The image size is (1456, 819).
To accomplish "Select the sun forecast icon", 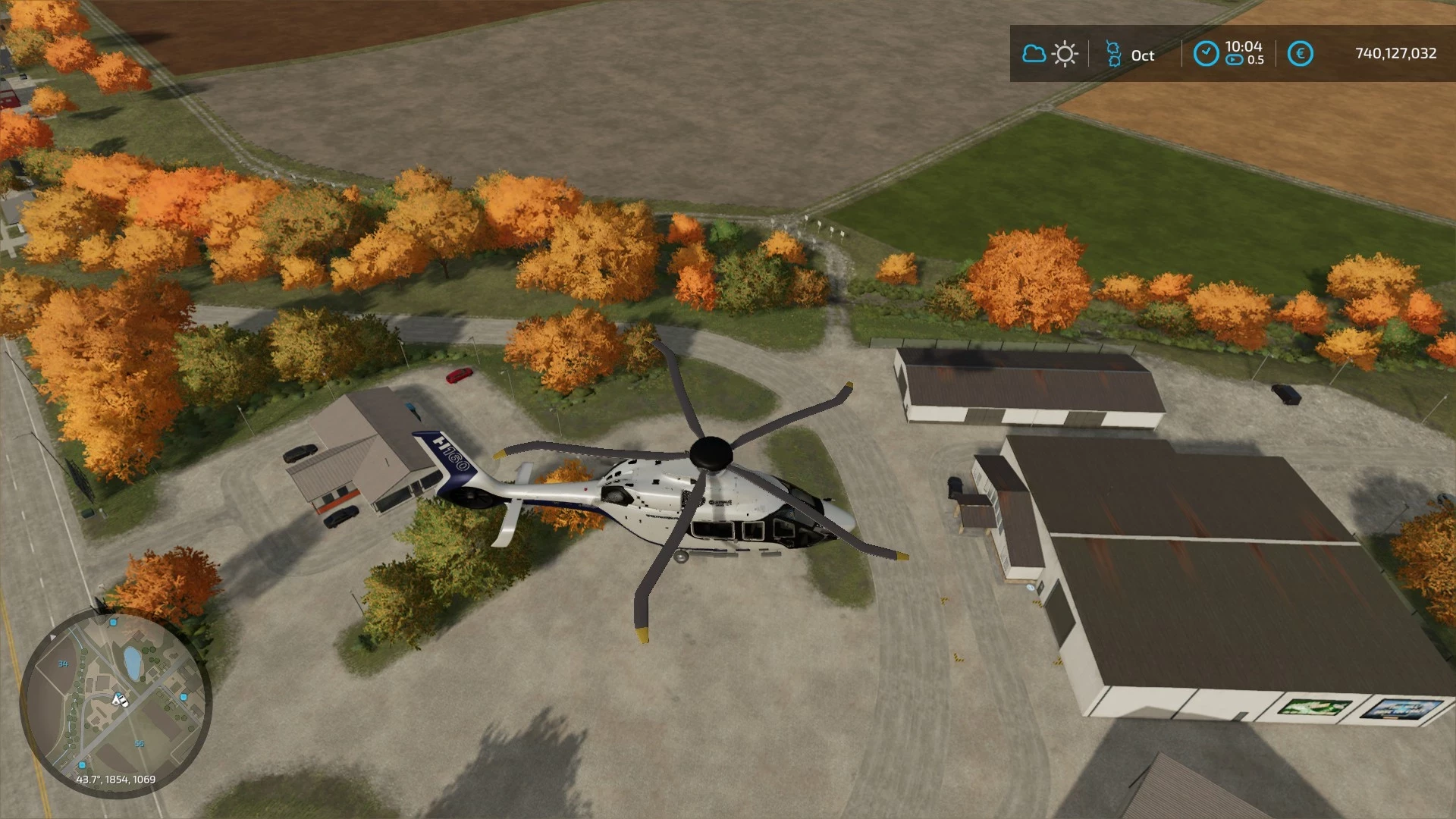I will (x=1065, y=53).
